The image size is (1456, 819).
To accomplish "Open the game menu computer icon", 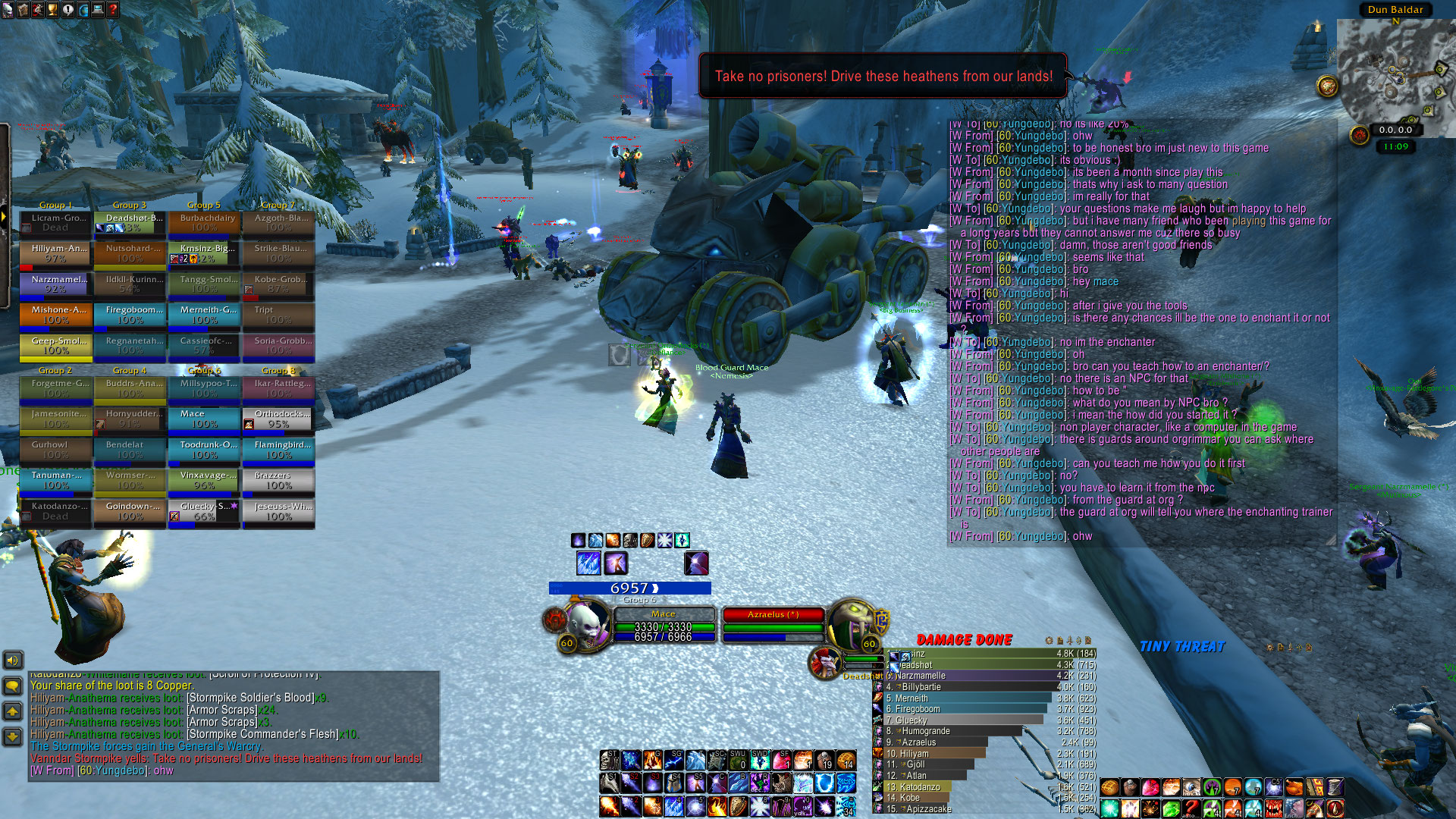I will (x=98, y=9).
